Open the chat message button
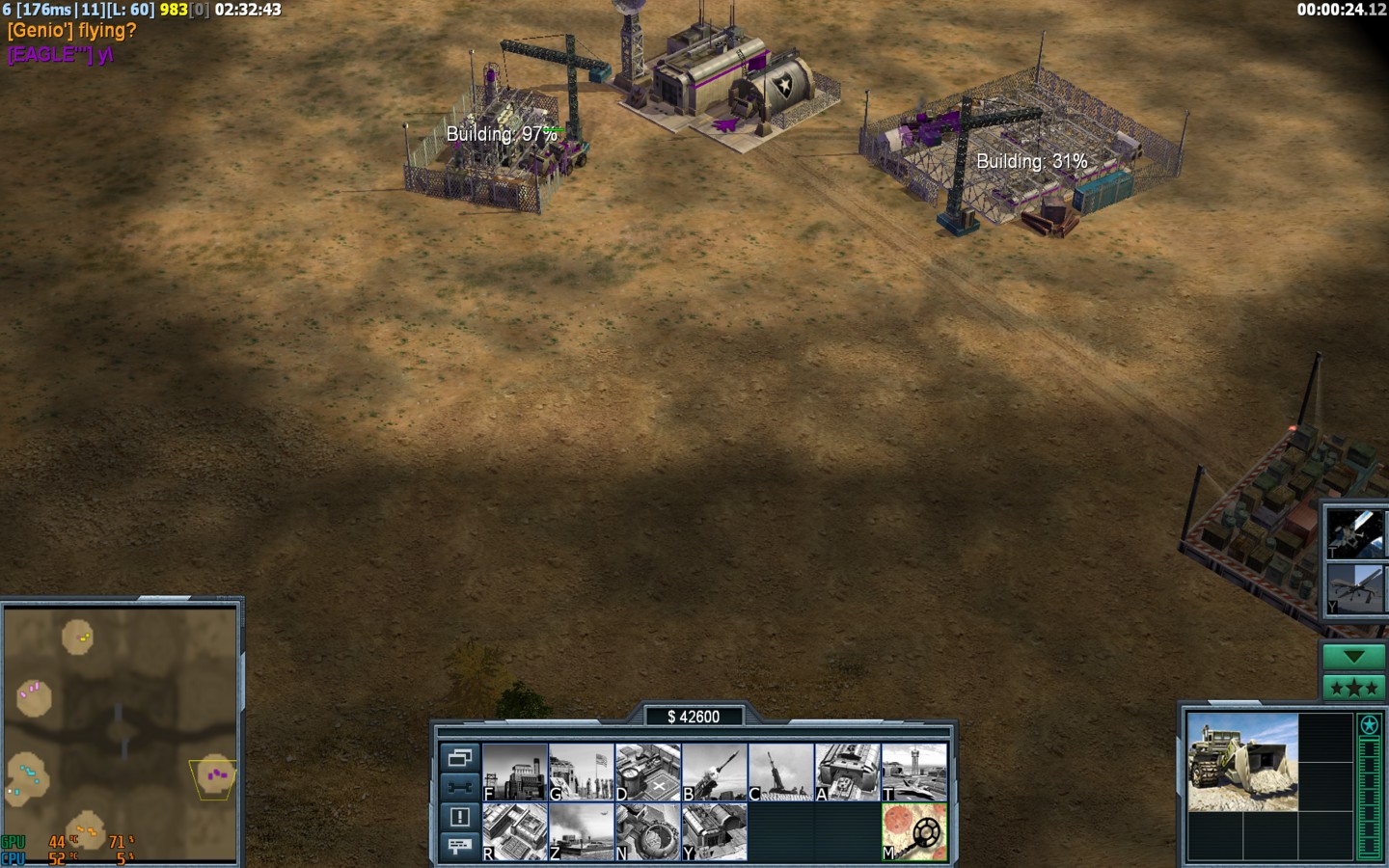 pos(459,846)
